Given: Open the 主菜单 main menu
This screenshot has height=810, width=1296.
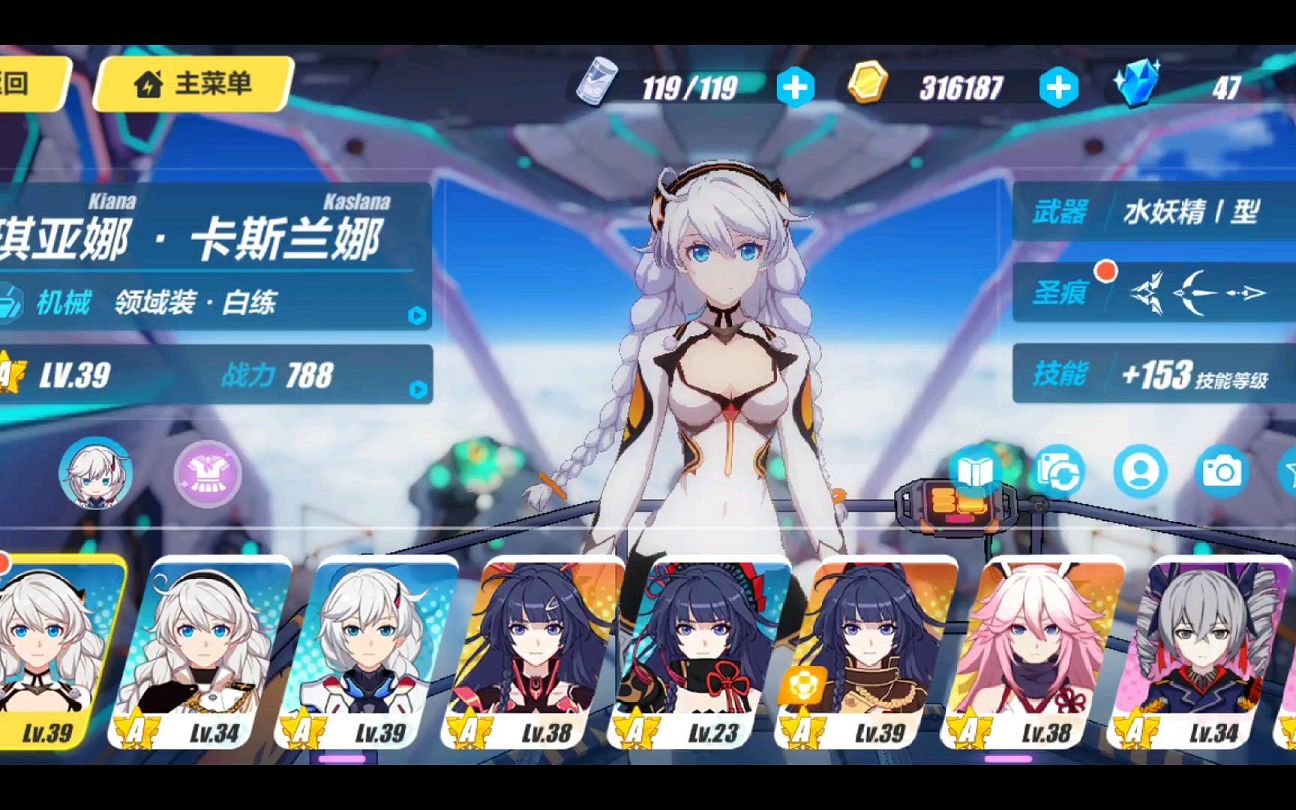Looking at the screenshot, I should (193, 84).
